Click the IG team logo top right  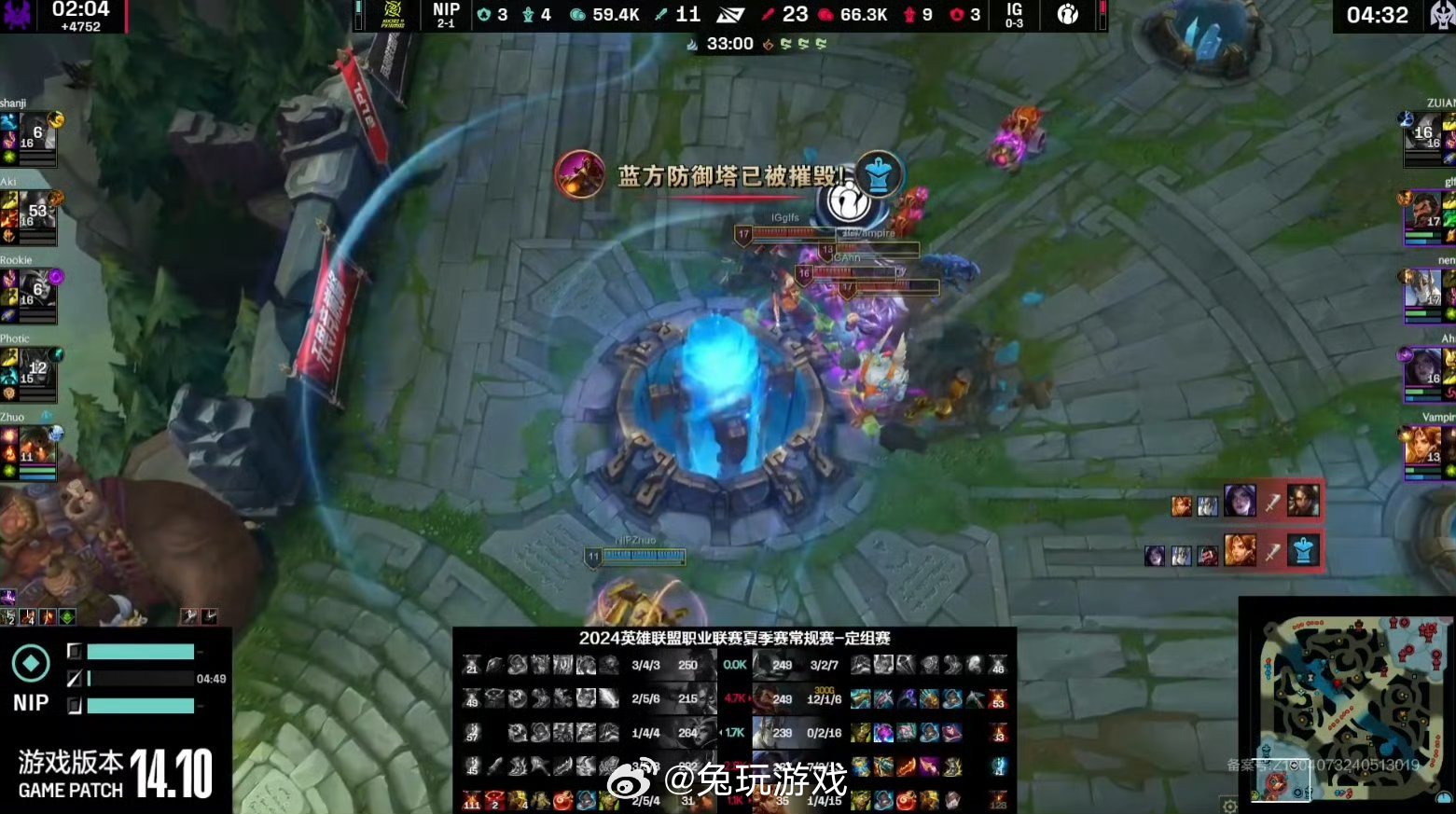click(x=1066, y=14)
